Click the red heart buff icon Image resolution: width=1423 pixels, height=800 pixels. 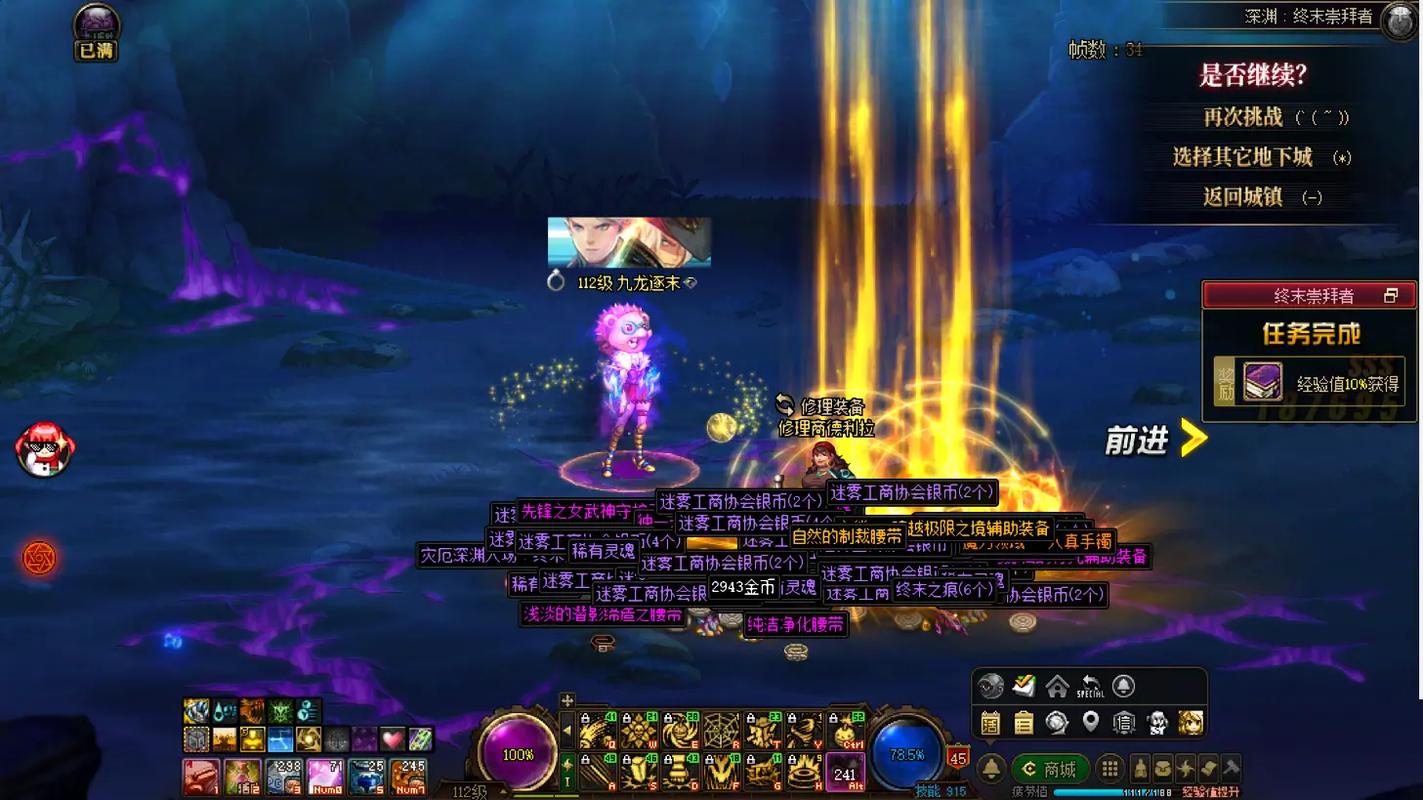[x=393, y=739]
